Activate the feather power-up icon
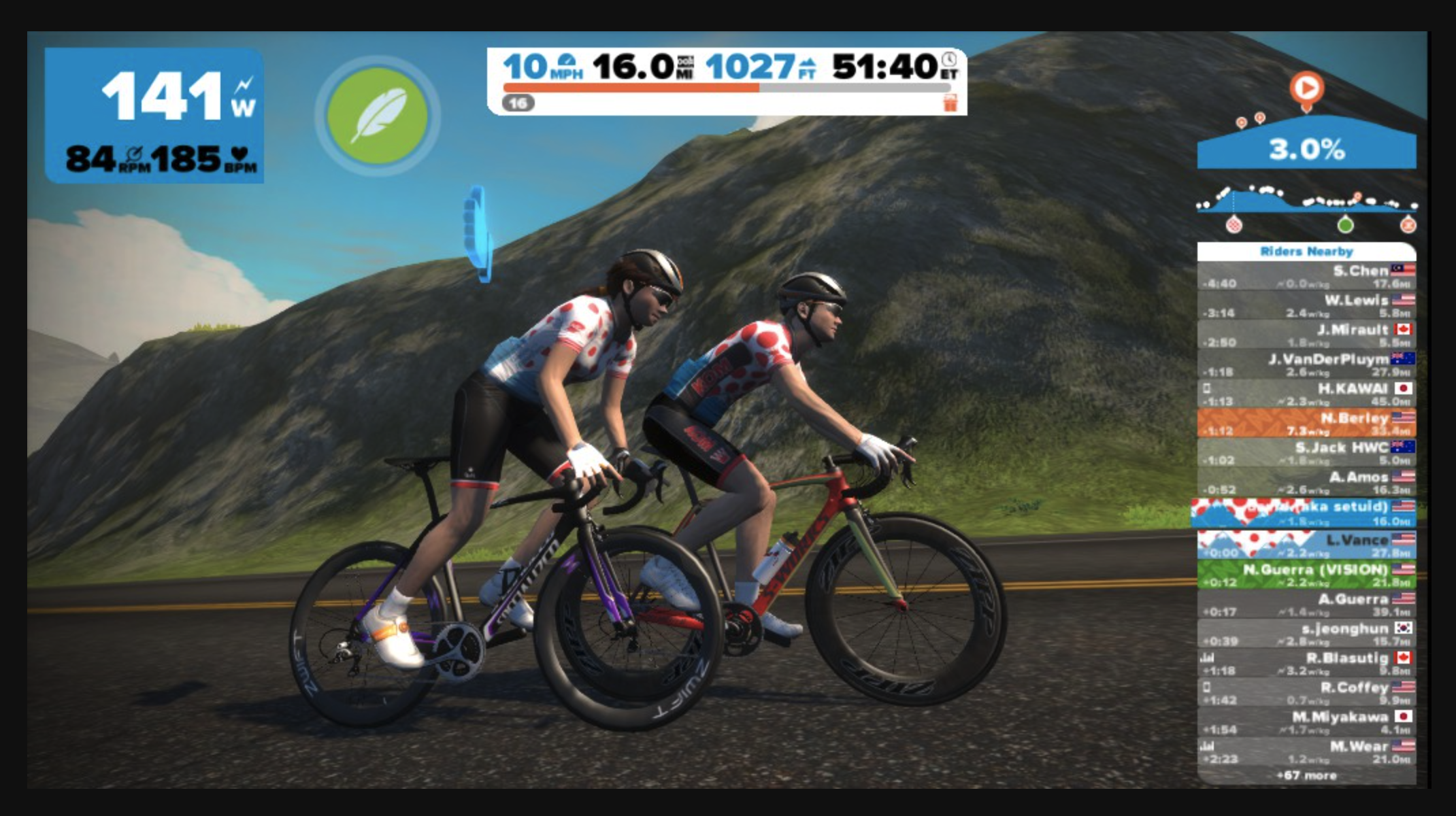The width and height of the screenshot is (1456, 816). pos(378,114)
